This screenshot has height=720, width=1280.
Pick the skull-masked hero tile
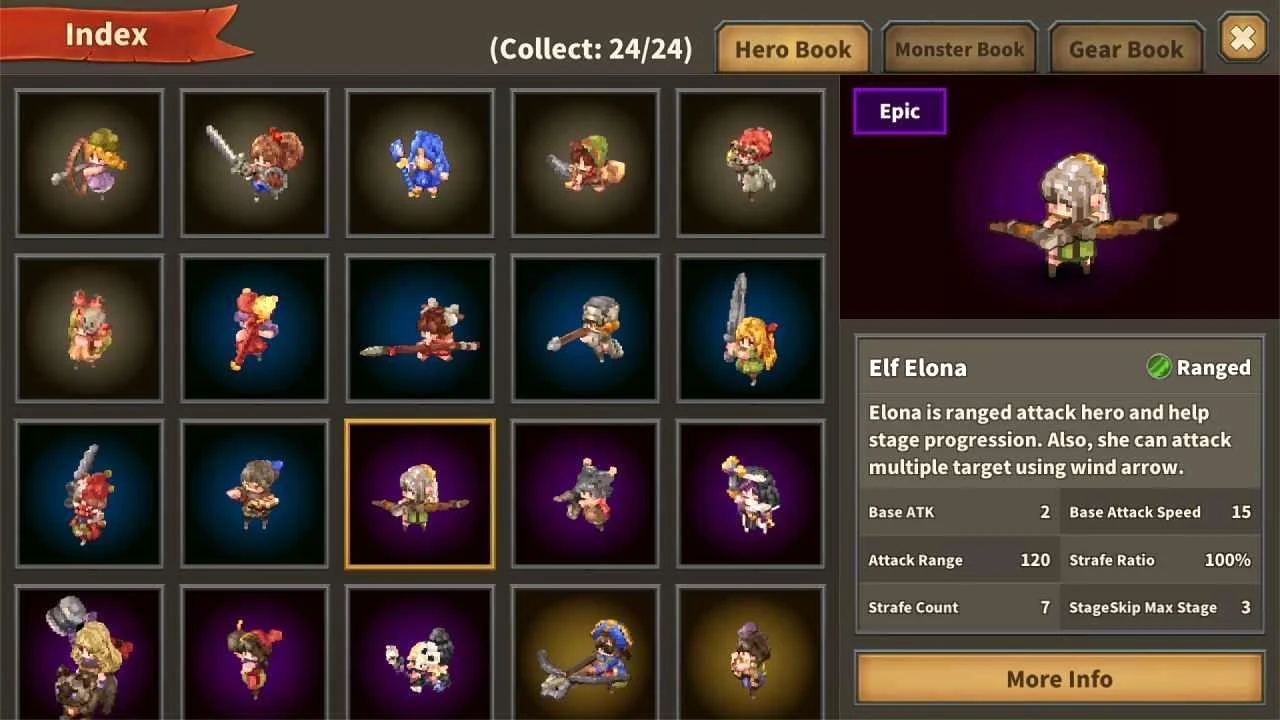420,652
